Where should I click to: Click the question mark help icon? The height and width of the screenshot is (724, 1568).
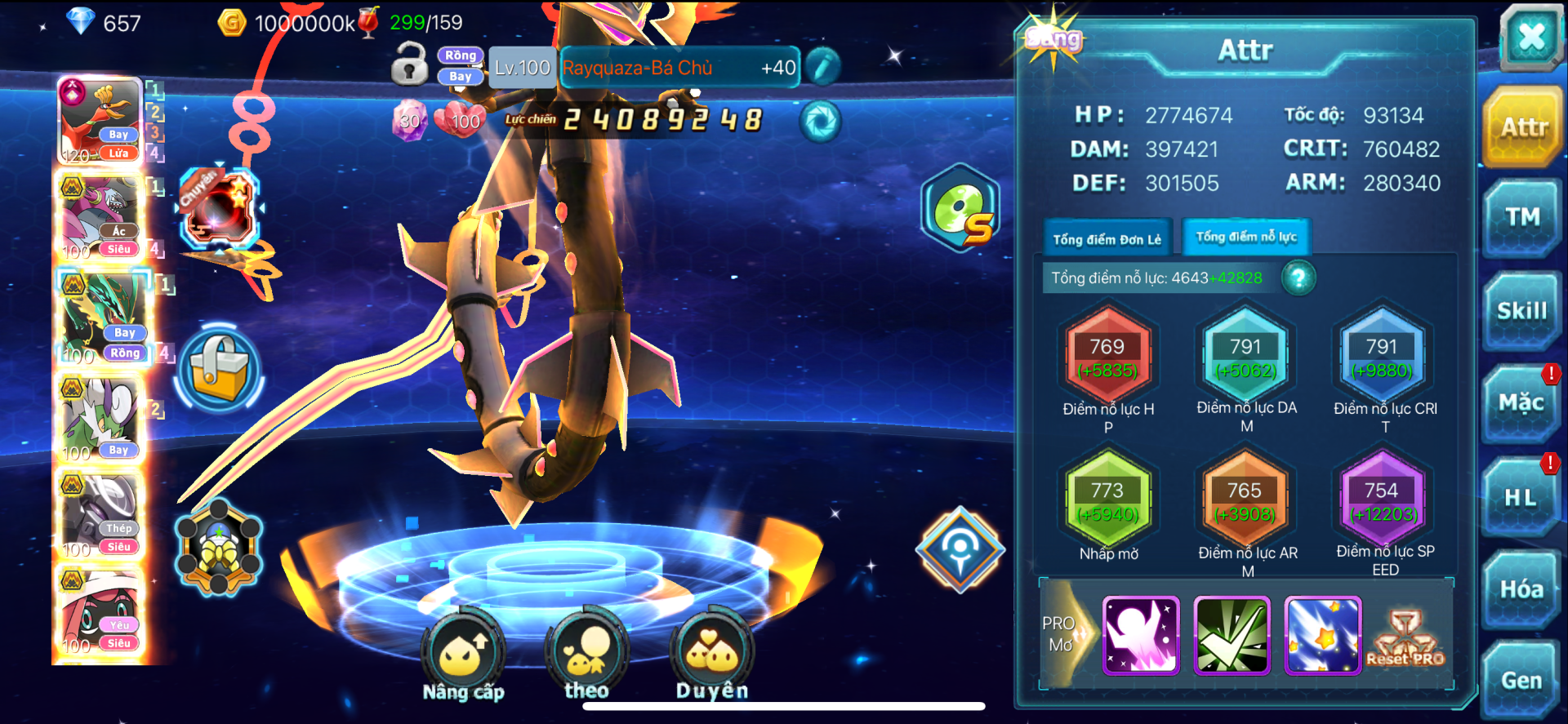pos(1298,278)
